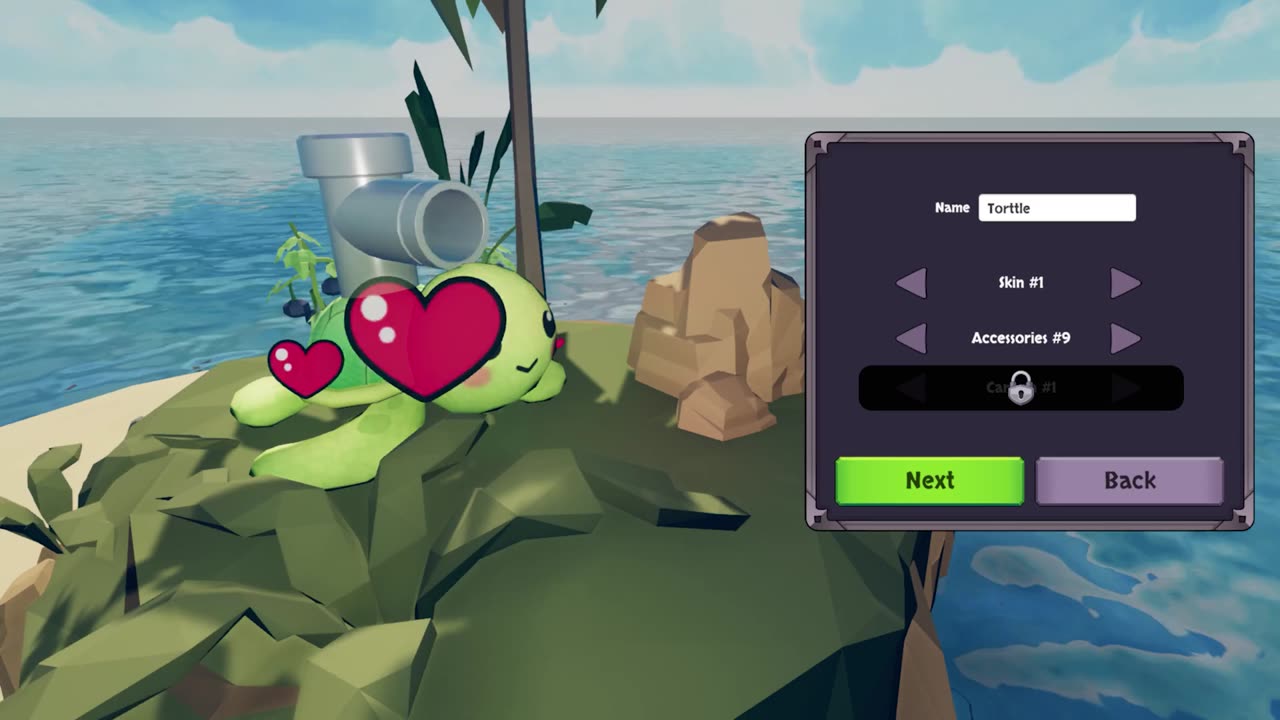Confirm with the green Next button
1280x720 pixels.
[929, 481]
